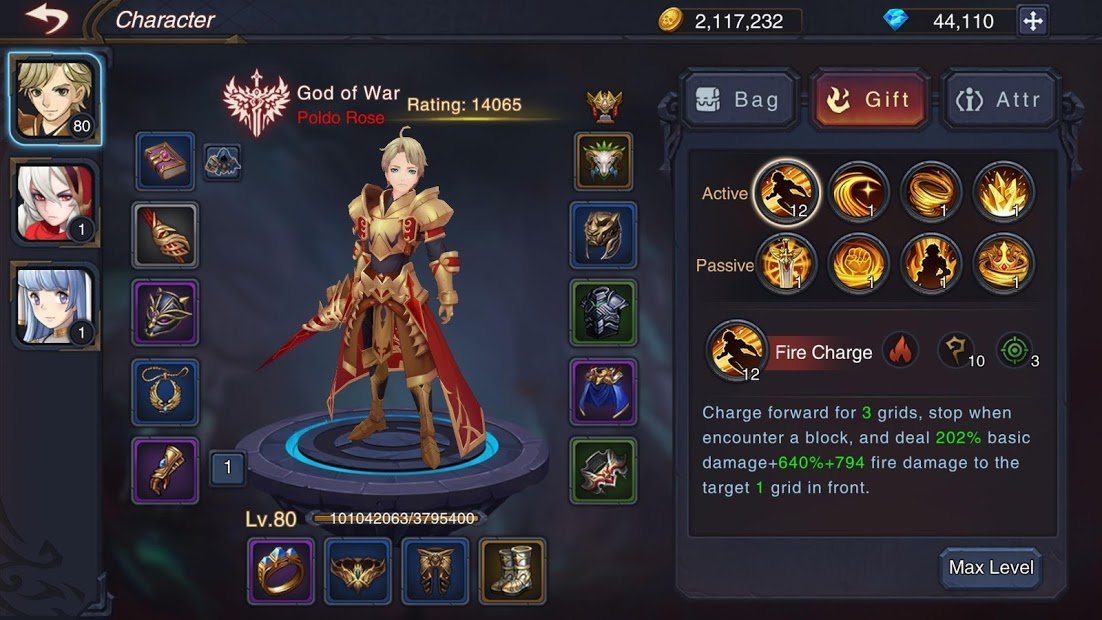1102x620 pixels.
Task: Choose the fist passive skill icon
Action: [x=859, y=263]
